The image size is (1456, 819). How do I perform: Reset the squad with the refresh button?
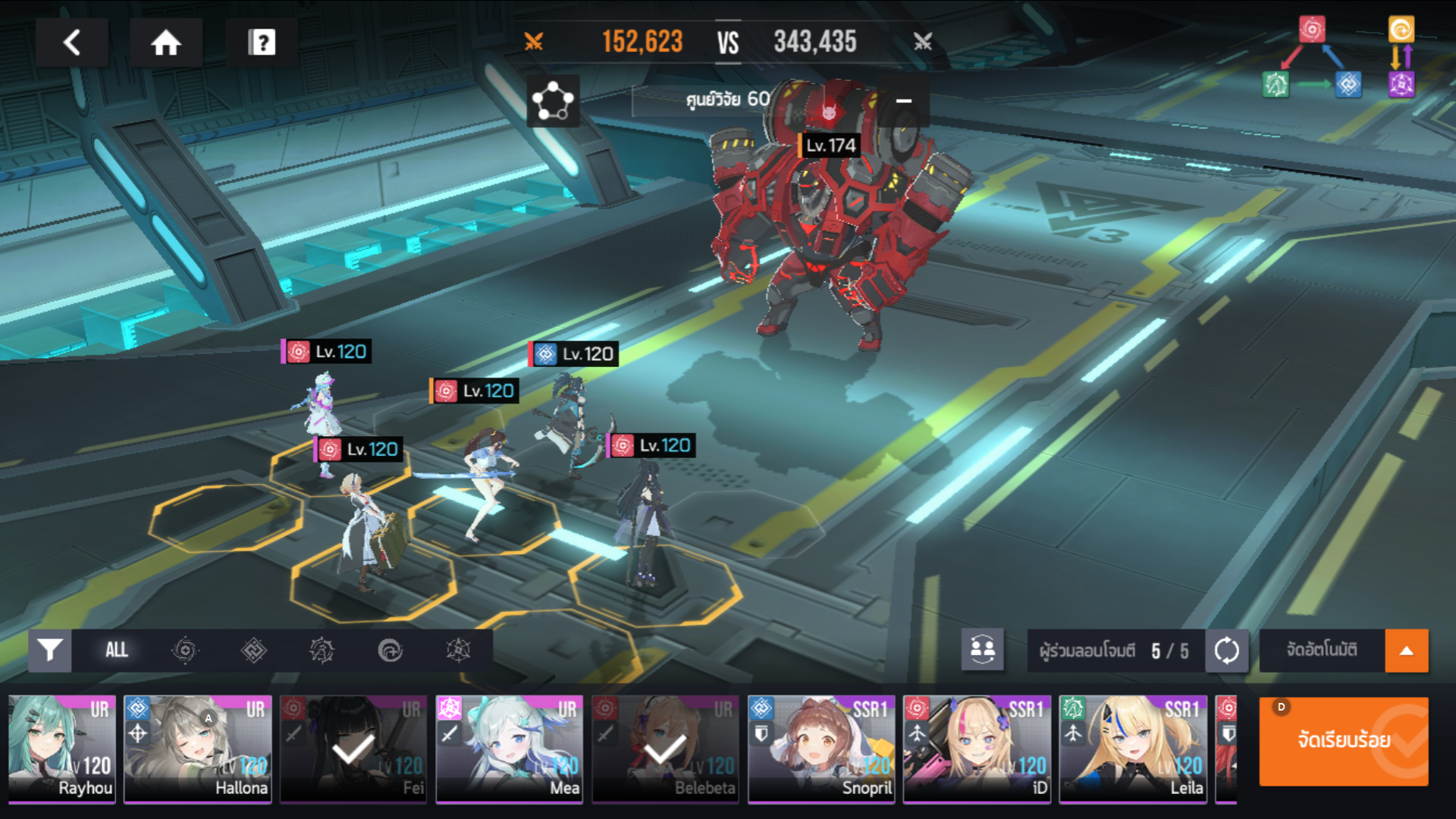click(1226, 651)
